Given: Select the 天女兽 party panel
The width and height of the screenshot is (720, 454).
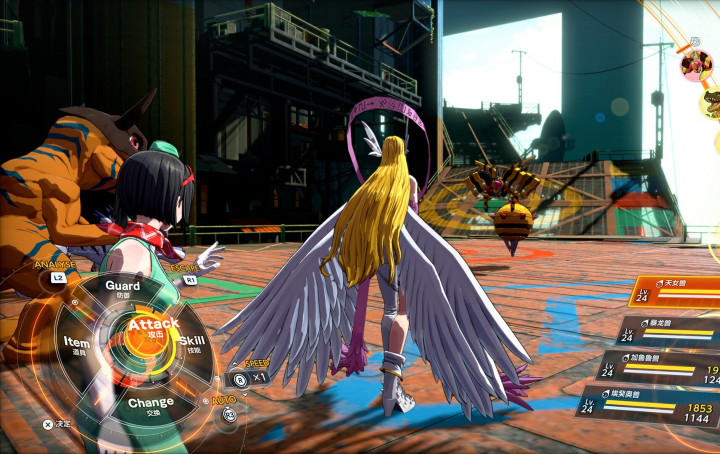Looking at the screenshot, I should [x=675, y=292].
